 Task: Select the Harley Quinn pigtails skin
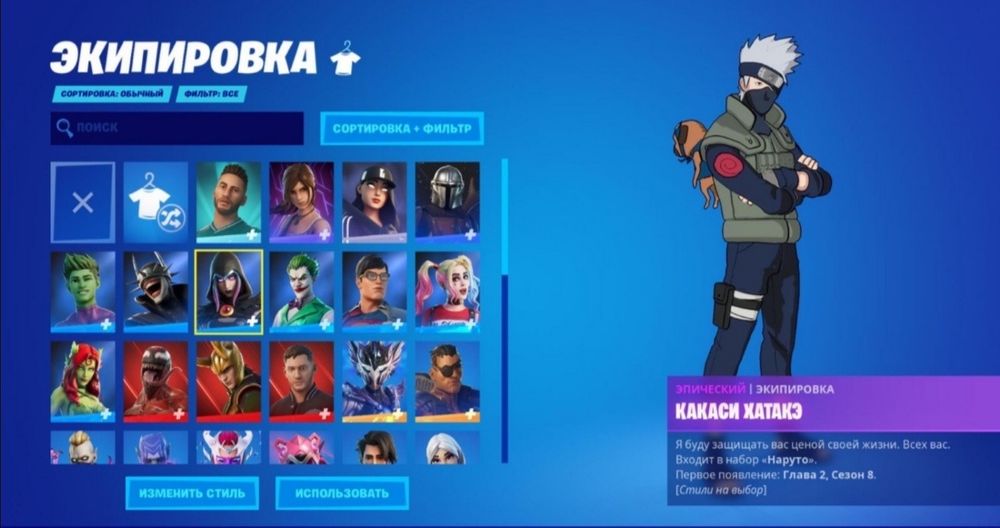tap(447, 290)
